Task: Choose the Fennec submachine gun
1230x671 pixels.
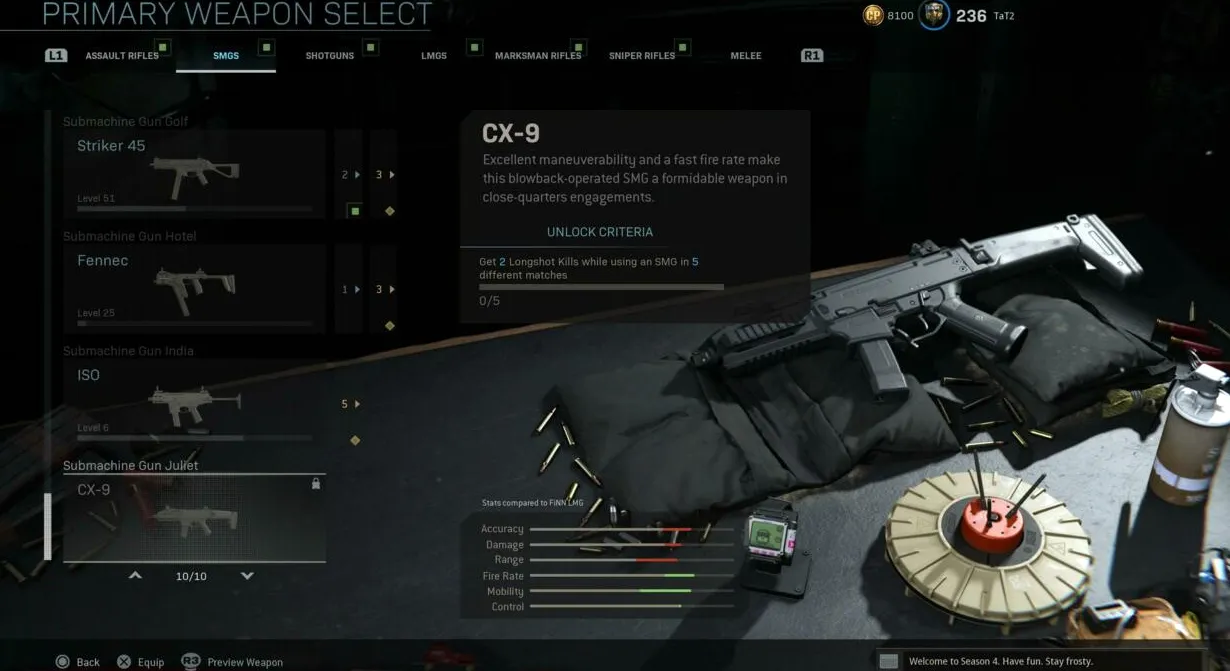Action: pyautogui.click(x=194, y=289)
